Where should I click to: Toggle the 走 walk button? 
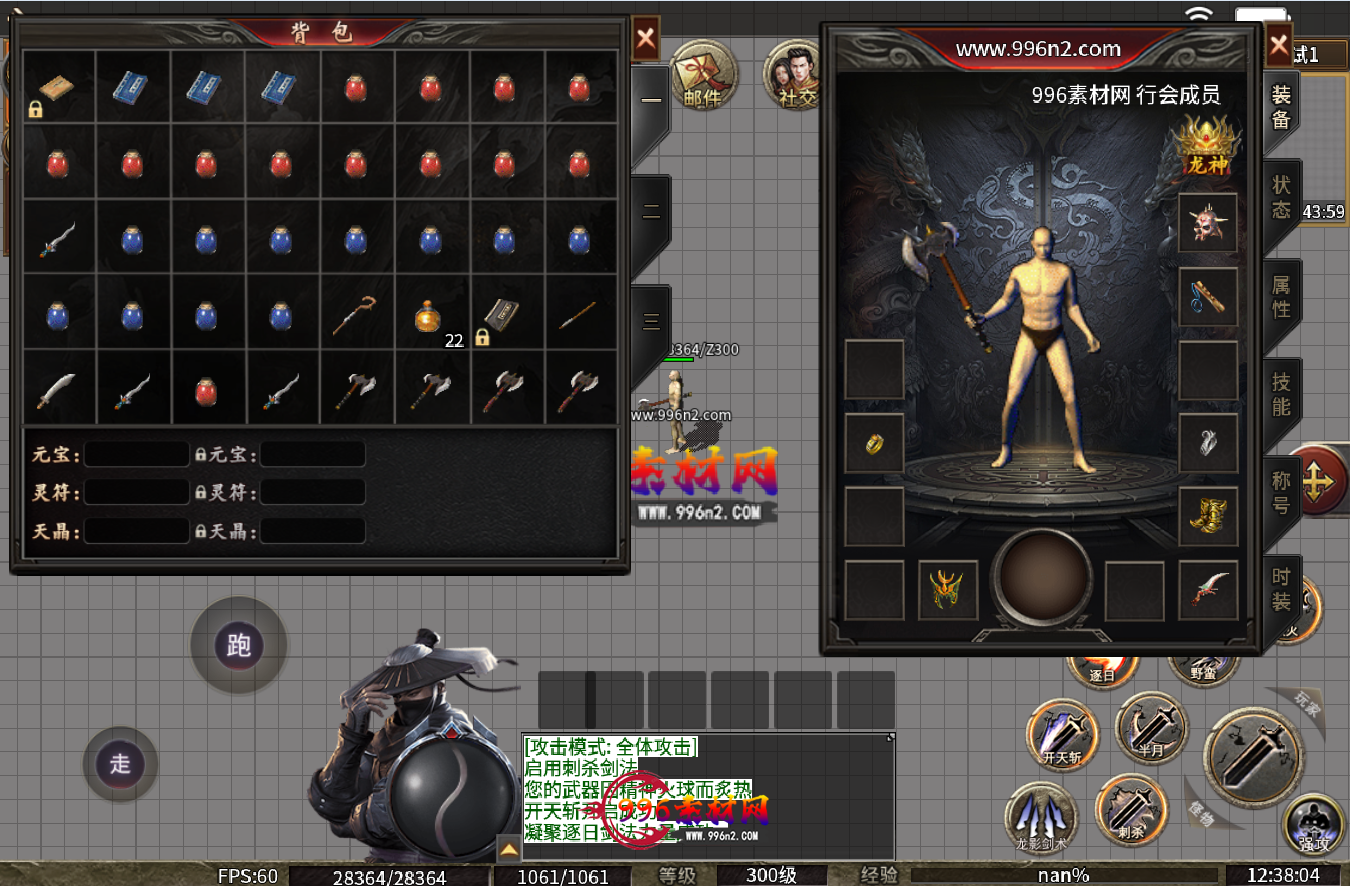click(x=120, y=765)
